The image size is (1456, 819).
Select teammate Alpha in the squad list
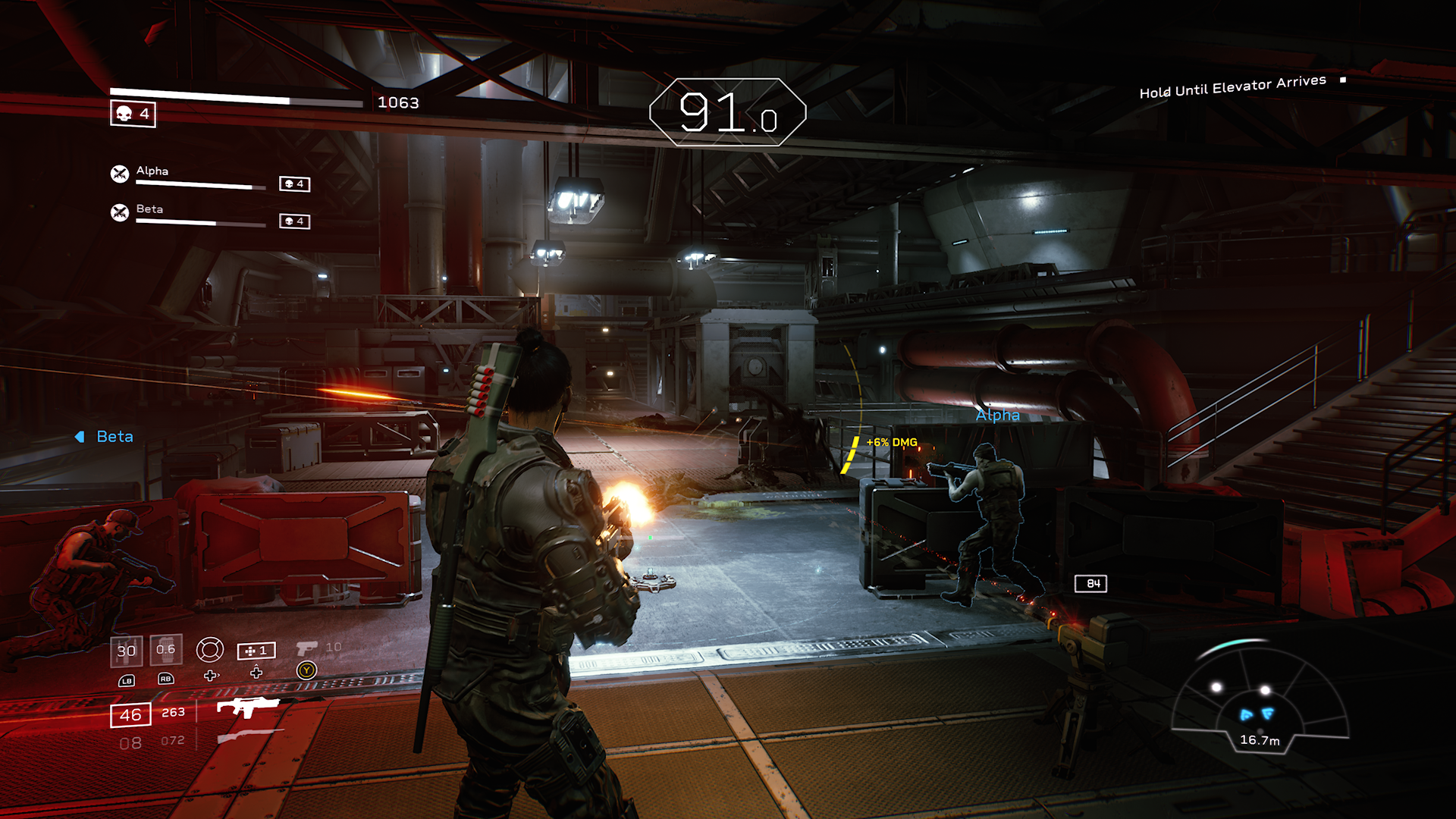[x=152, y=171]
